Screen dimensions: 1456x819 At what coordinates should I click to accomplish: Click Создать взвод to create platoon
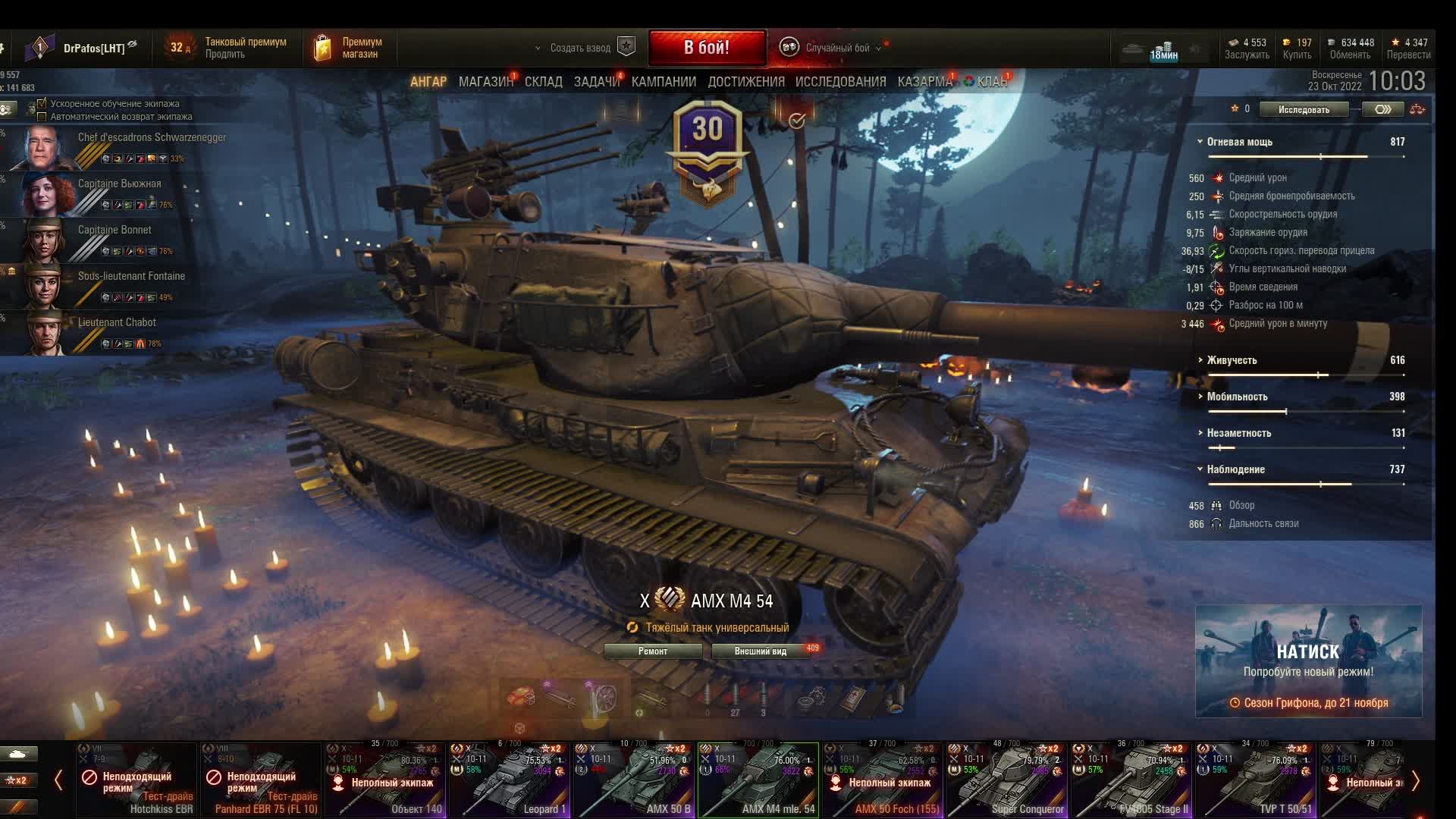click(x=580, y=48)
